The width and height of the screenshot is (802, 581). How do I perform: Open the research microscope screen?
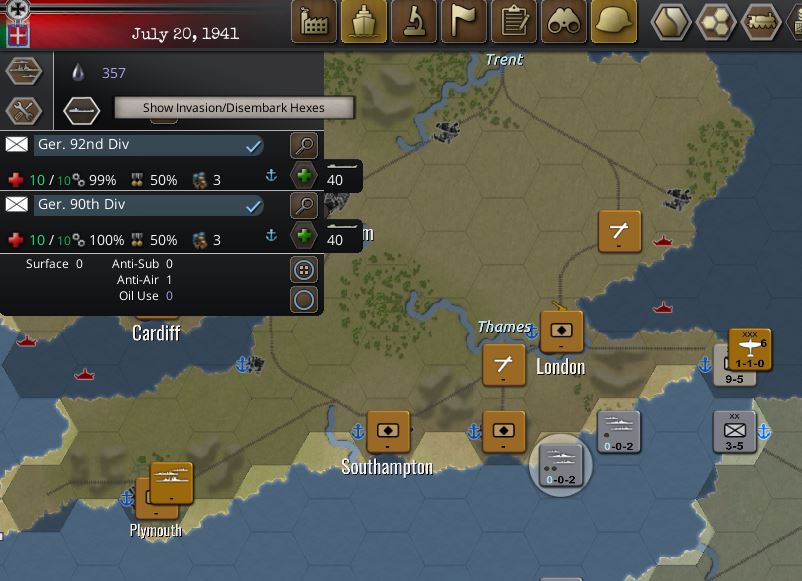tap(413, 21)
